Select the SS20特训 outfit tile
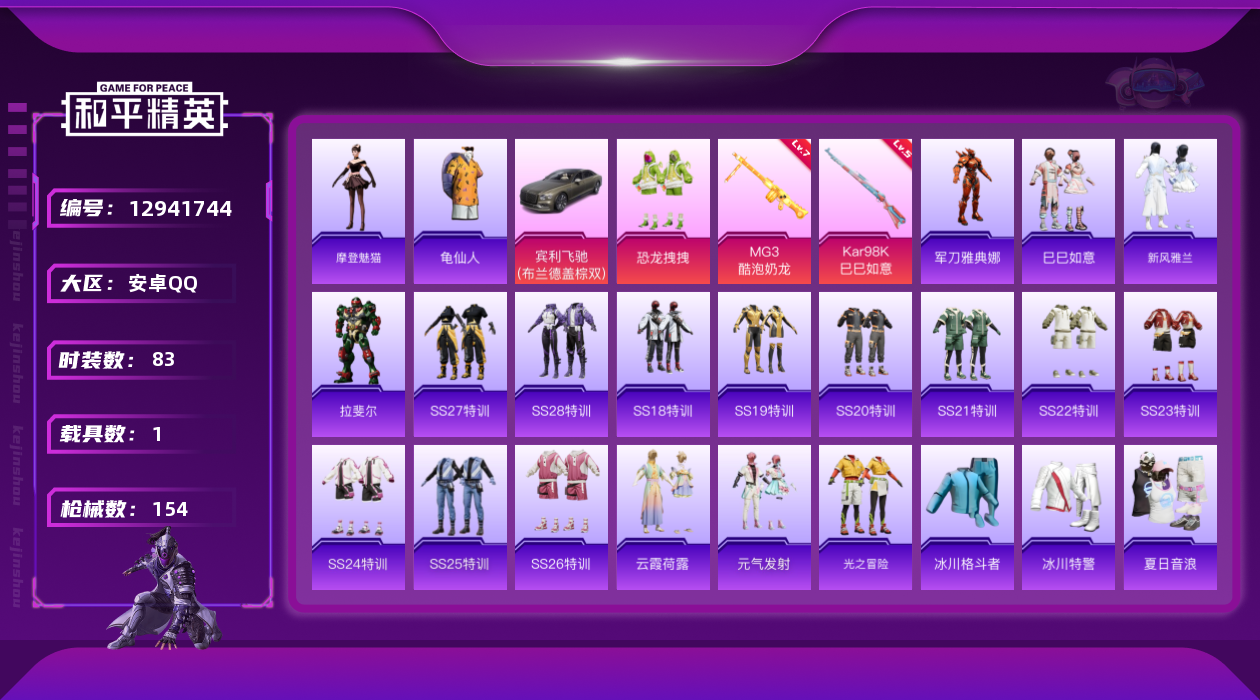 tap(865, 363)
